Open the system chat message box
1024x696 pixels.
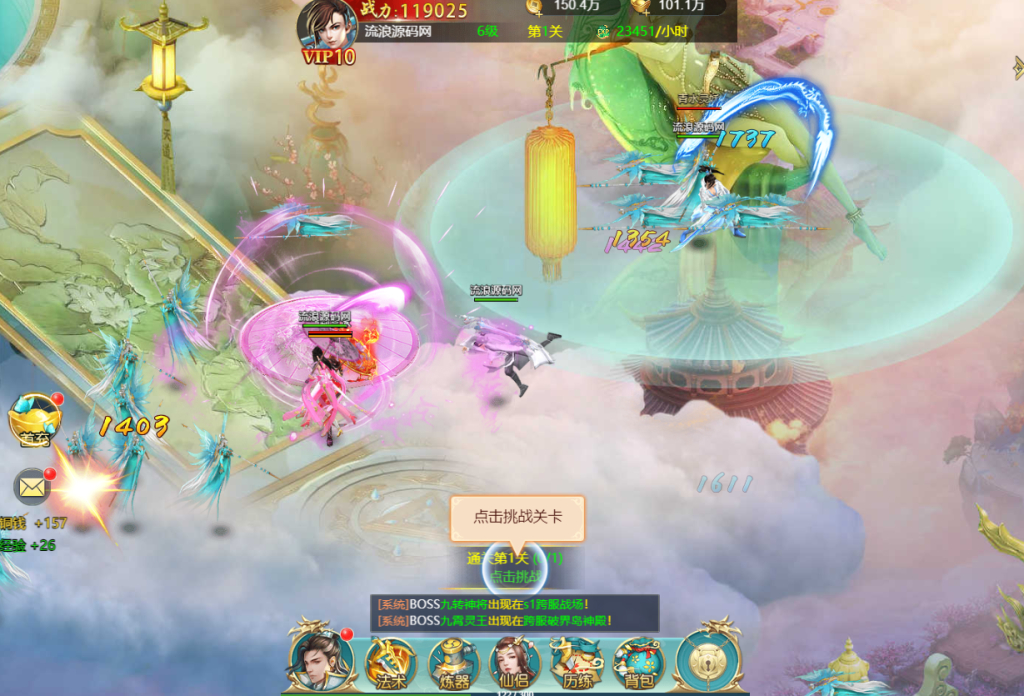[x=514, y=613]
